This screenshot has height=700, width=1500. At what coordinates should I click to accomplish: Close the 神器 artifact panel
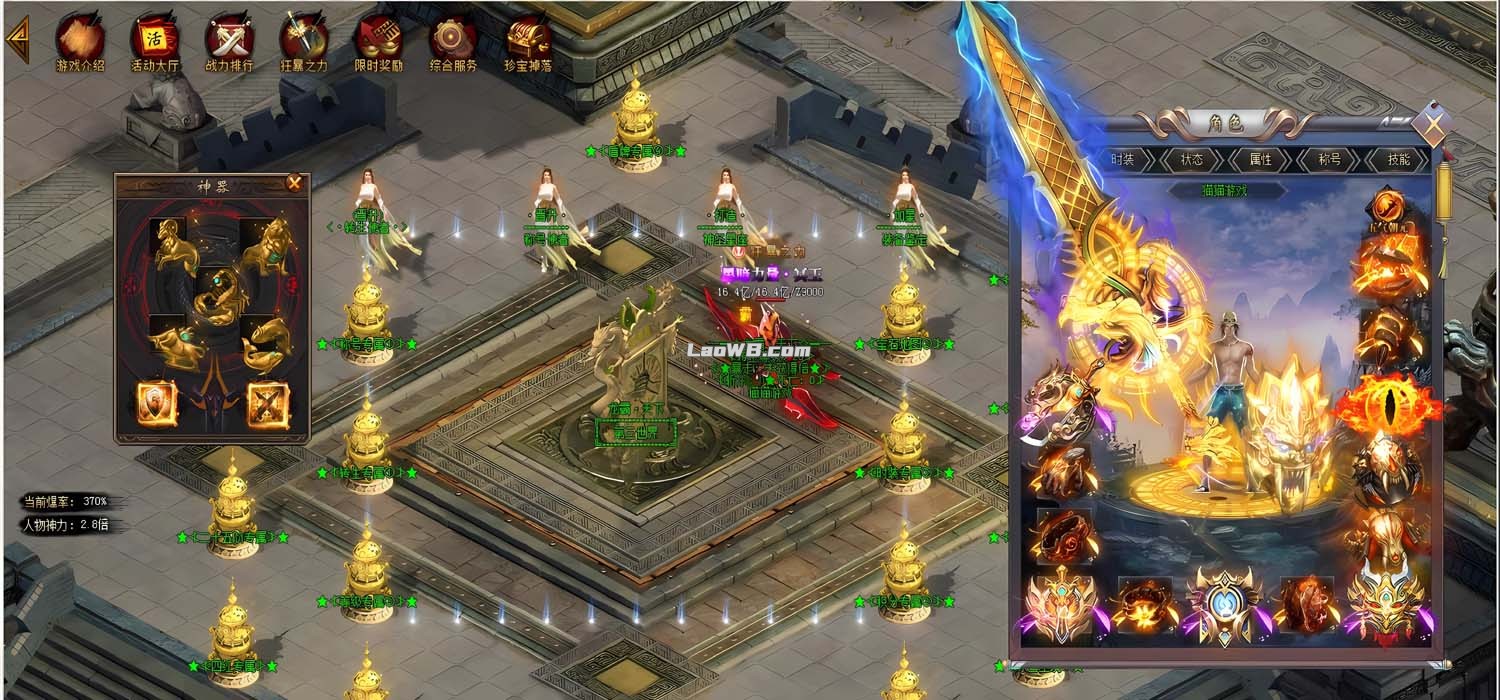click(x=294, y=182)
